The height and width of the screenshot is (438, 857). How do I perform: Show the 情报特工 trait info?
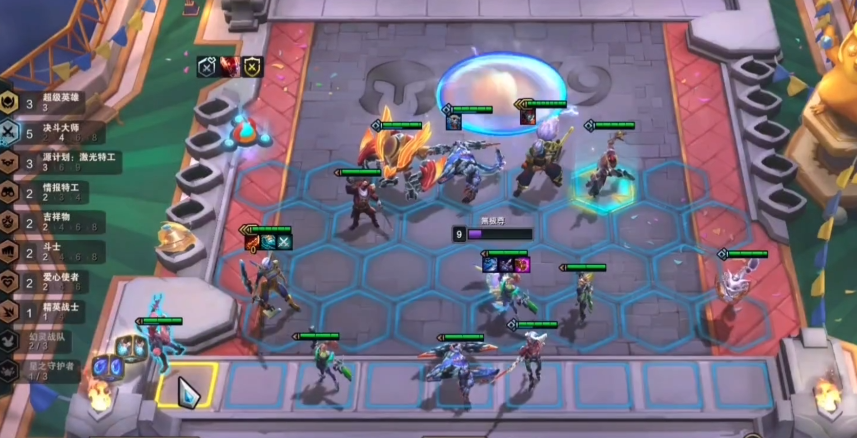[50, 192]
